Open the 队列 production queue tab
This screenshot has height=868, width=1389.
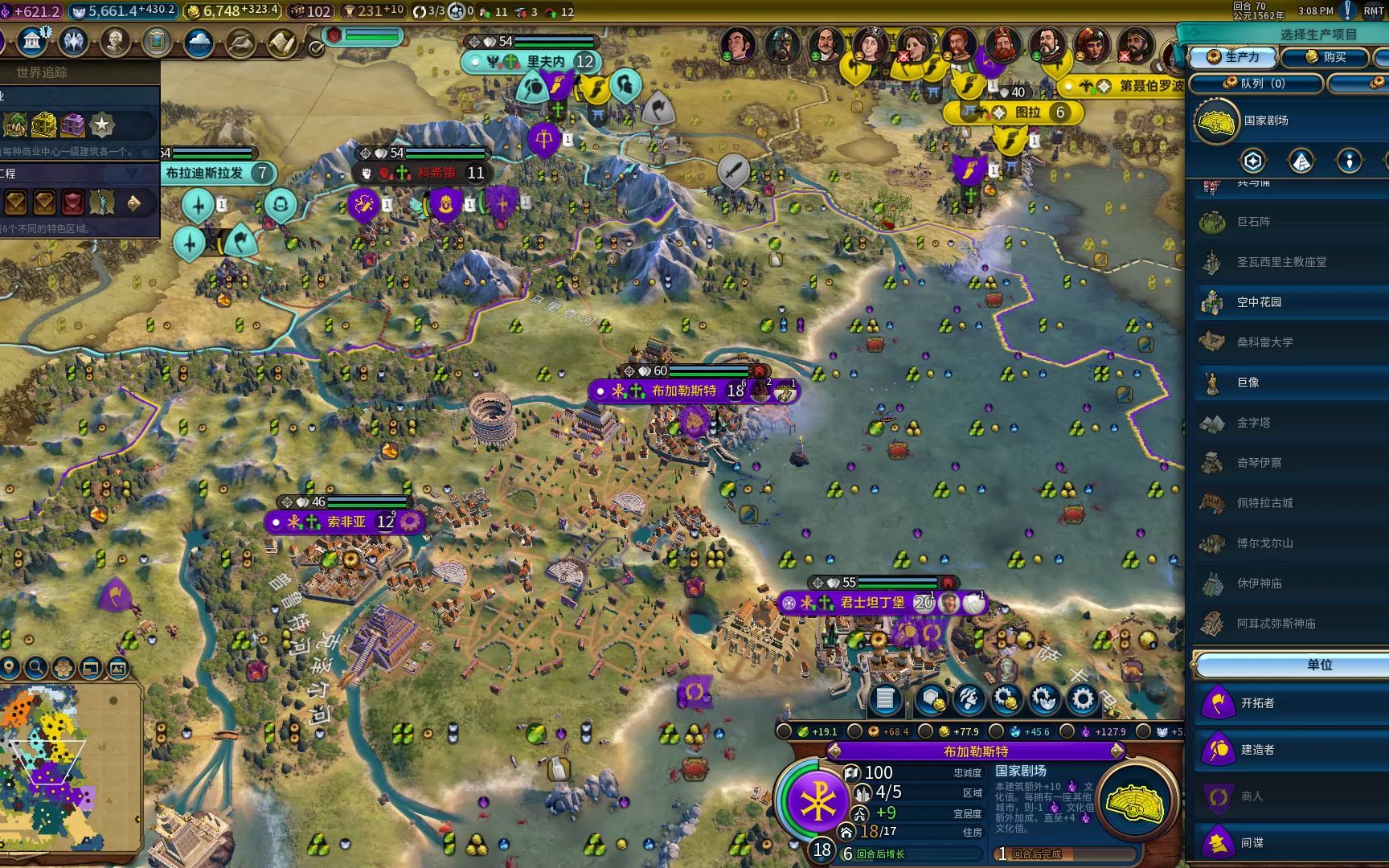tap(1256, 84)
